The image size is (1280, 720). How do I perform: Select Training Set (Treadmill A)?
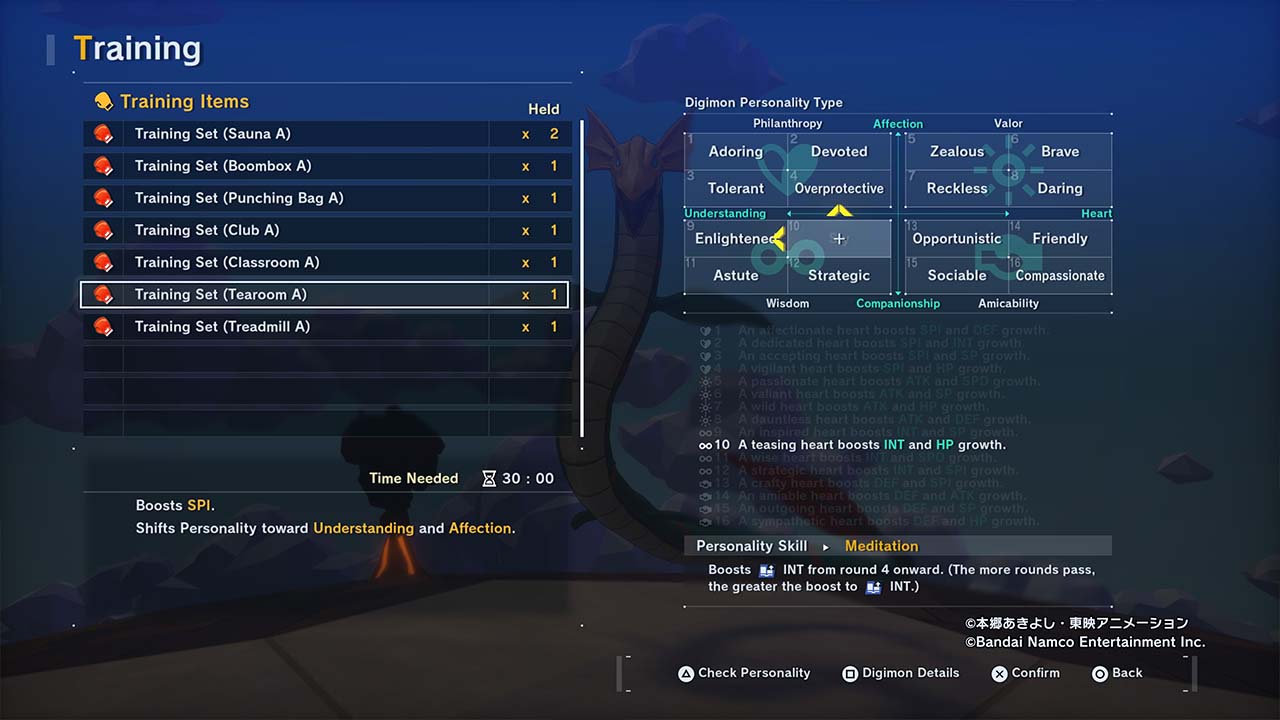pyautogui.click(x=325, y=326)
